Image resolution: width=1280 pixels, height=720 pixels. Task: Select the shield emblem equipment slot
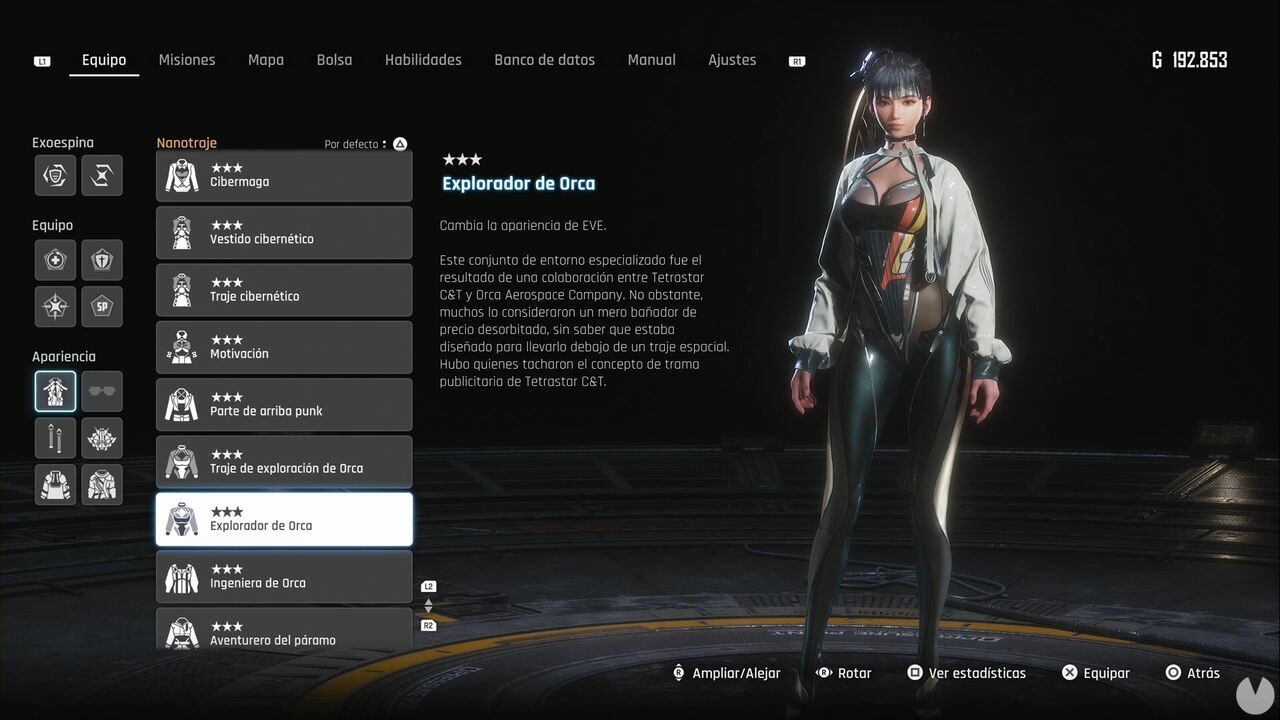point(102,259)
